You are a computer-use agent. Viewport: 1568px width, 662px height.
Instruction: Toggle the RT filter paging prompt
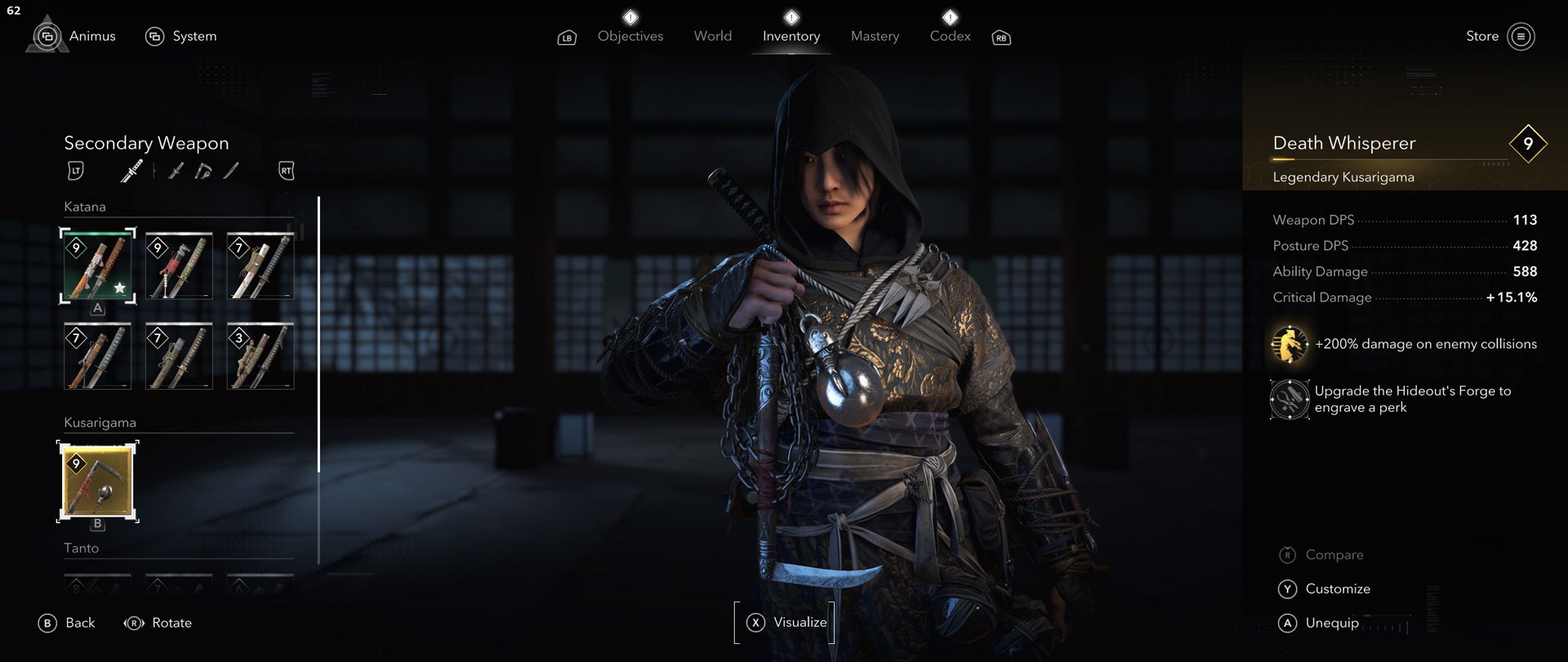point(285,170)
